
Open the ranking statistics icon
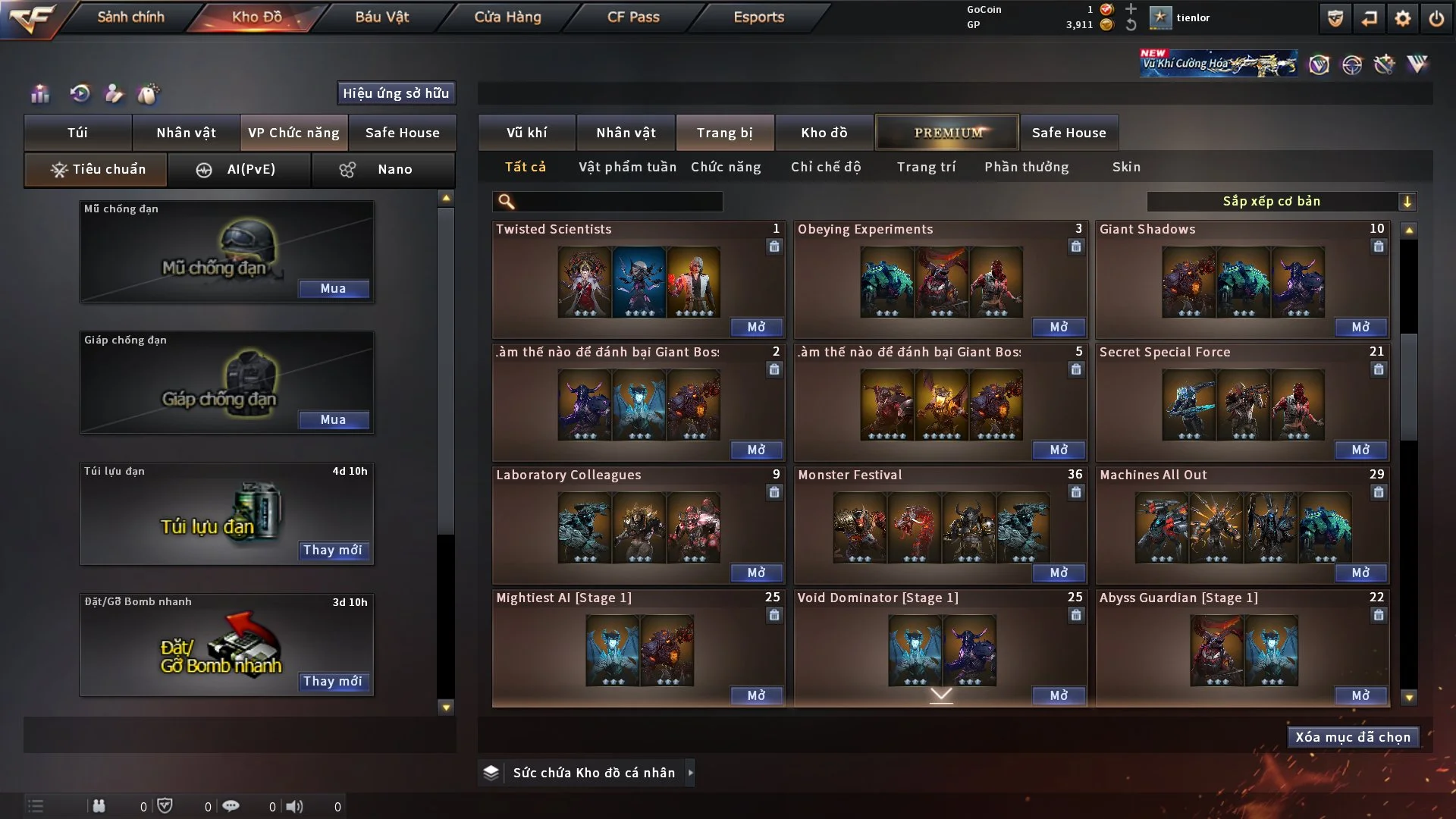pyautogui.click(x=39, y=94)
